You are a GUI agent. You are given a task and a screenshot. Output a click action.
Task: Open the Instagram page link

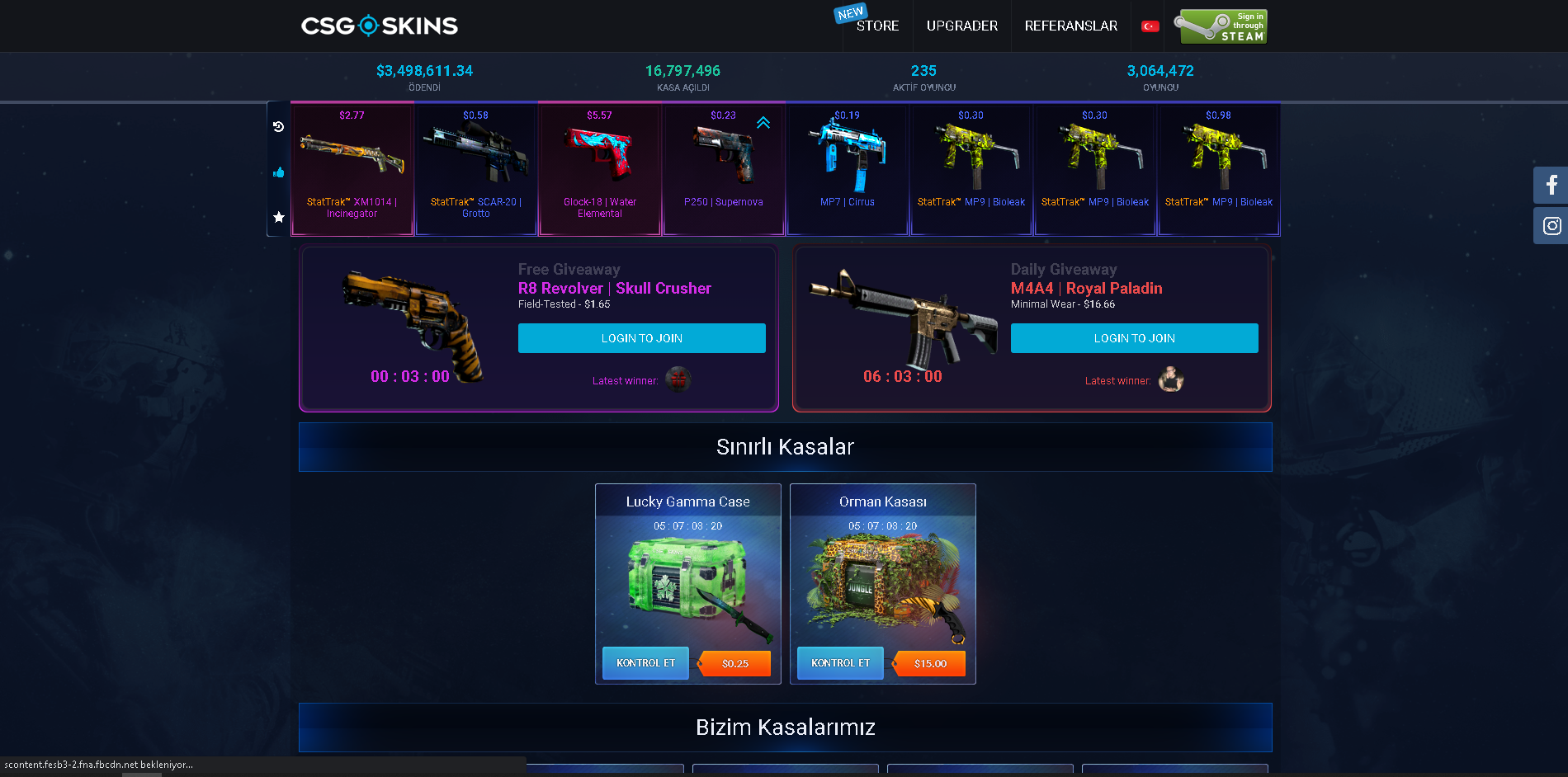pyautogui.click(x=1551, y=225)
